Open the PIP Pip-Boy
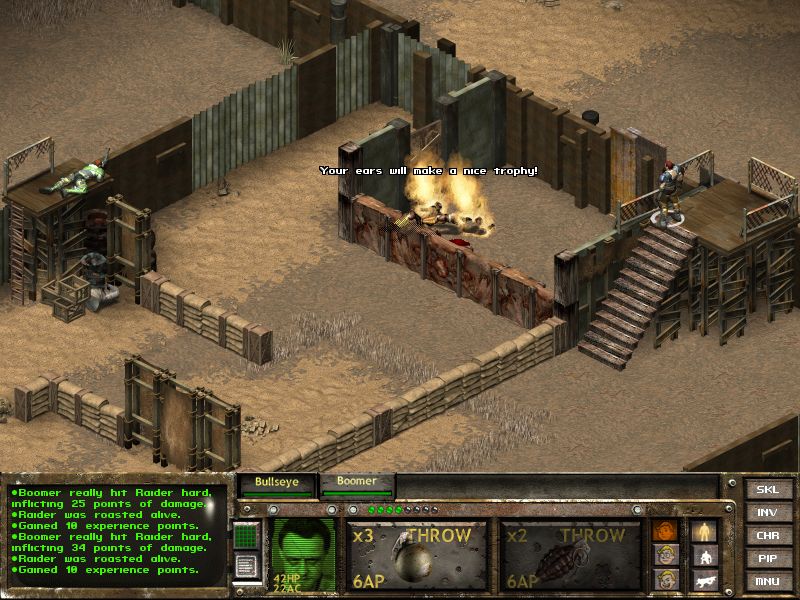 pos(767,559)
